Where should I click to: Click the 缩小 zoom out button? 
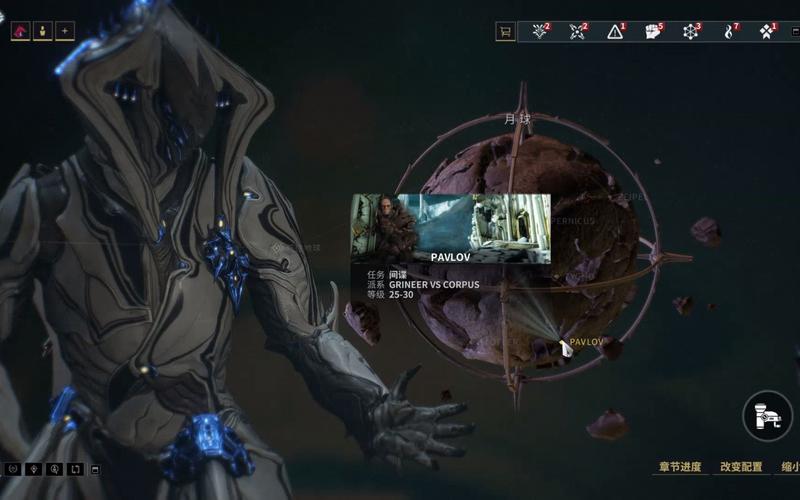[789, 467]
